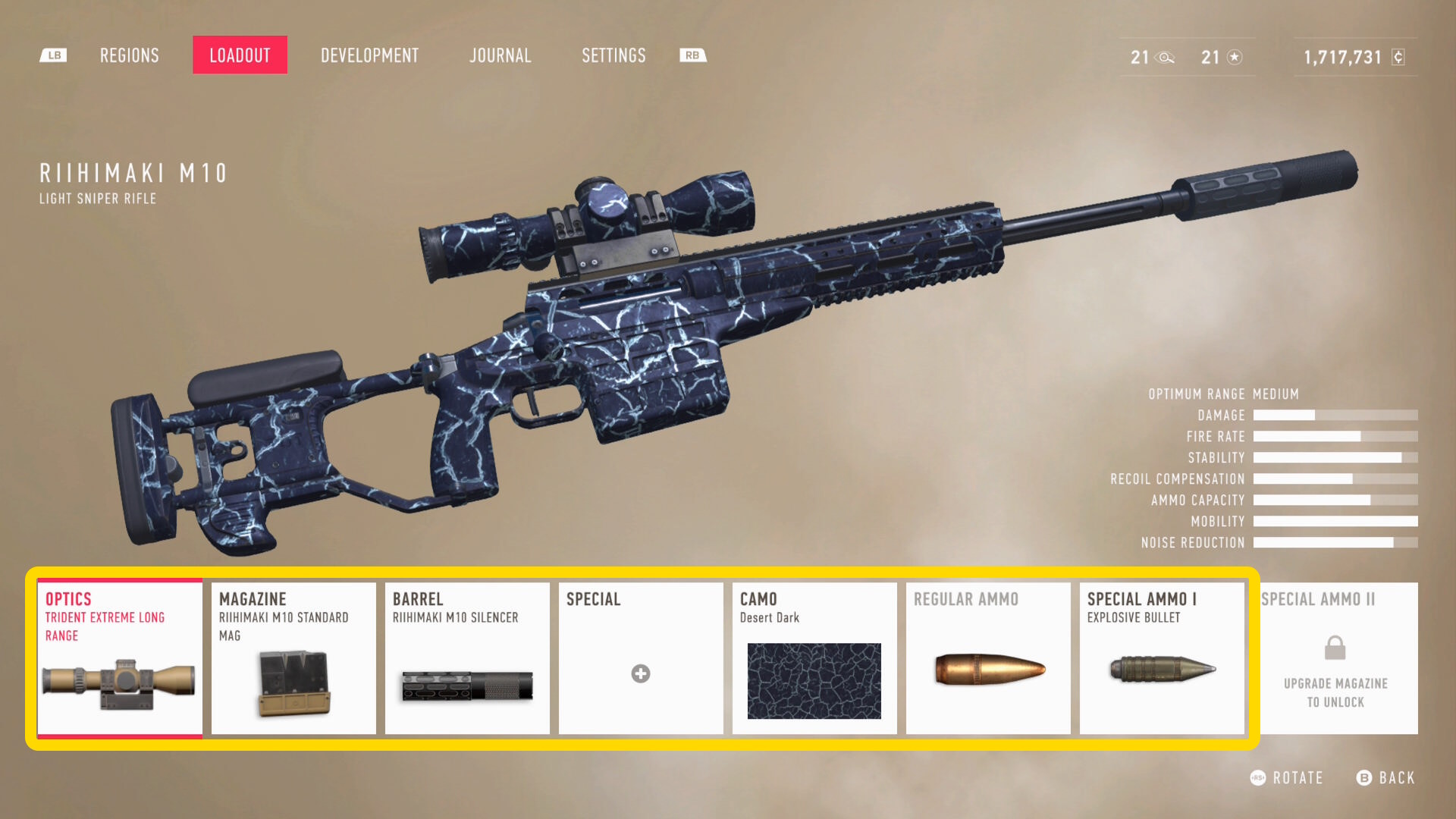Open the Development tab
Image resolution: width=1456 pixels, height=819 pixels.
[x=369, y=55]
